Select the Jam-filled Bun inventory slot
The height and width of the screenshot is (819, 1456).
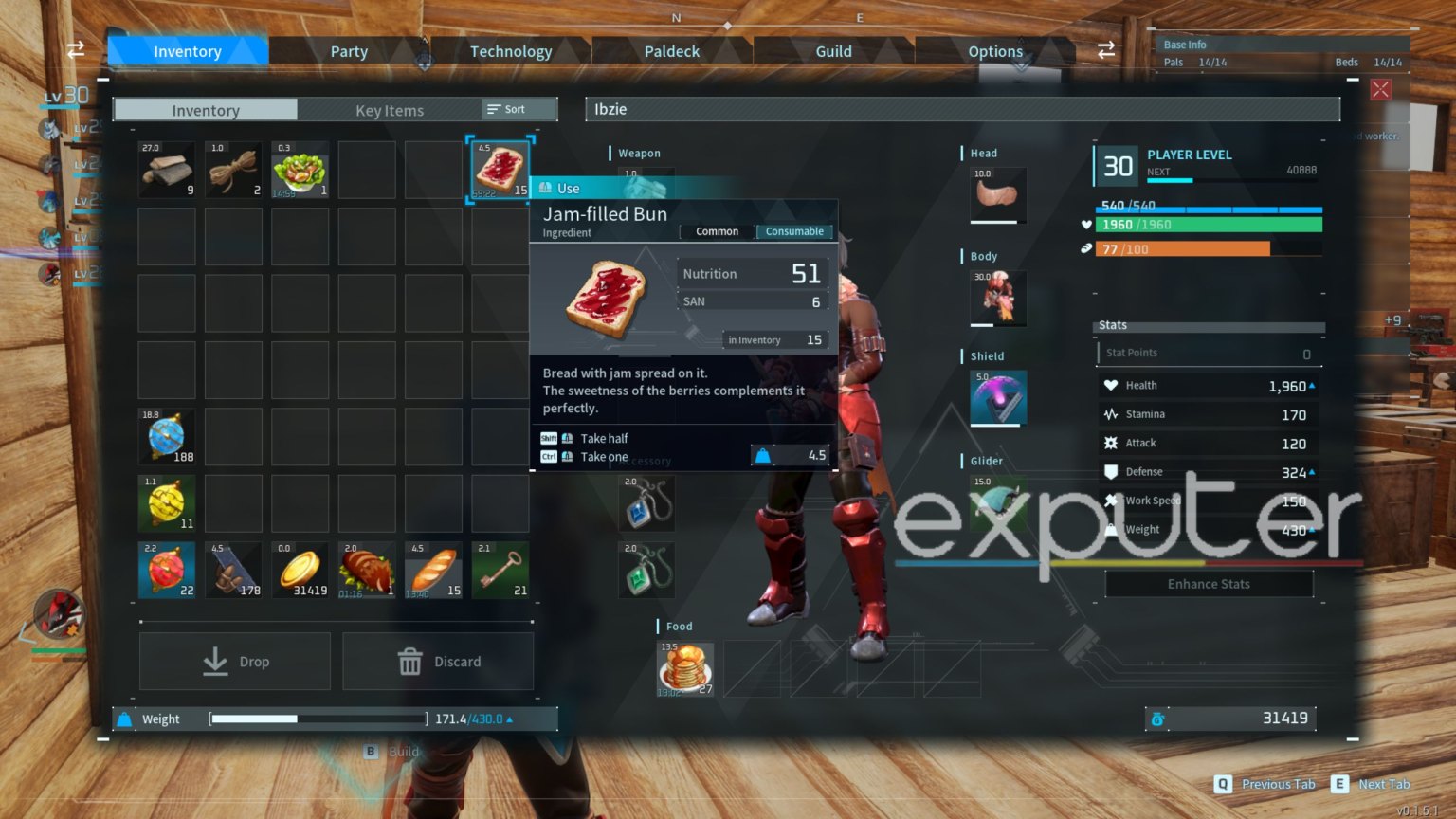500,170
